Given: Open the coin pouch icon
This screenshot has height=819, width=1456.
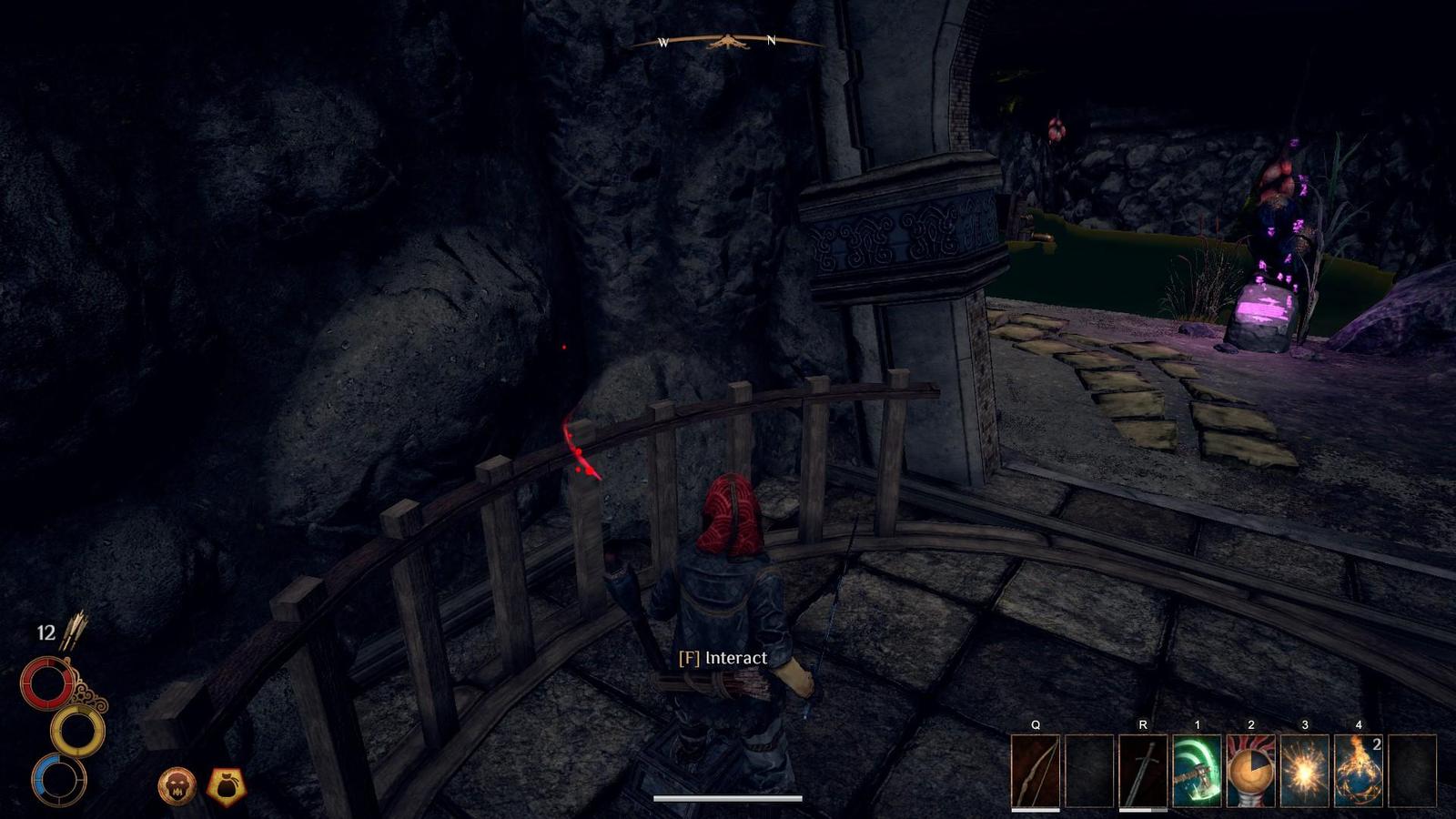Looking at the screenshot, I should (227, 784).
